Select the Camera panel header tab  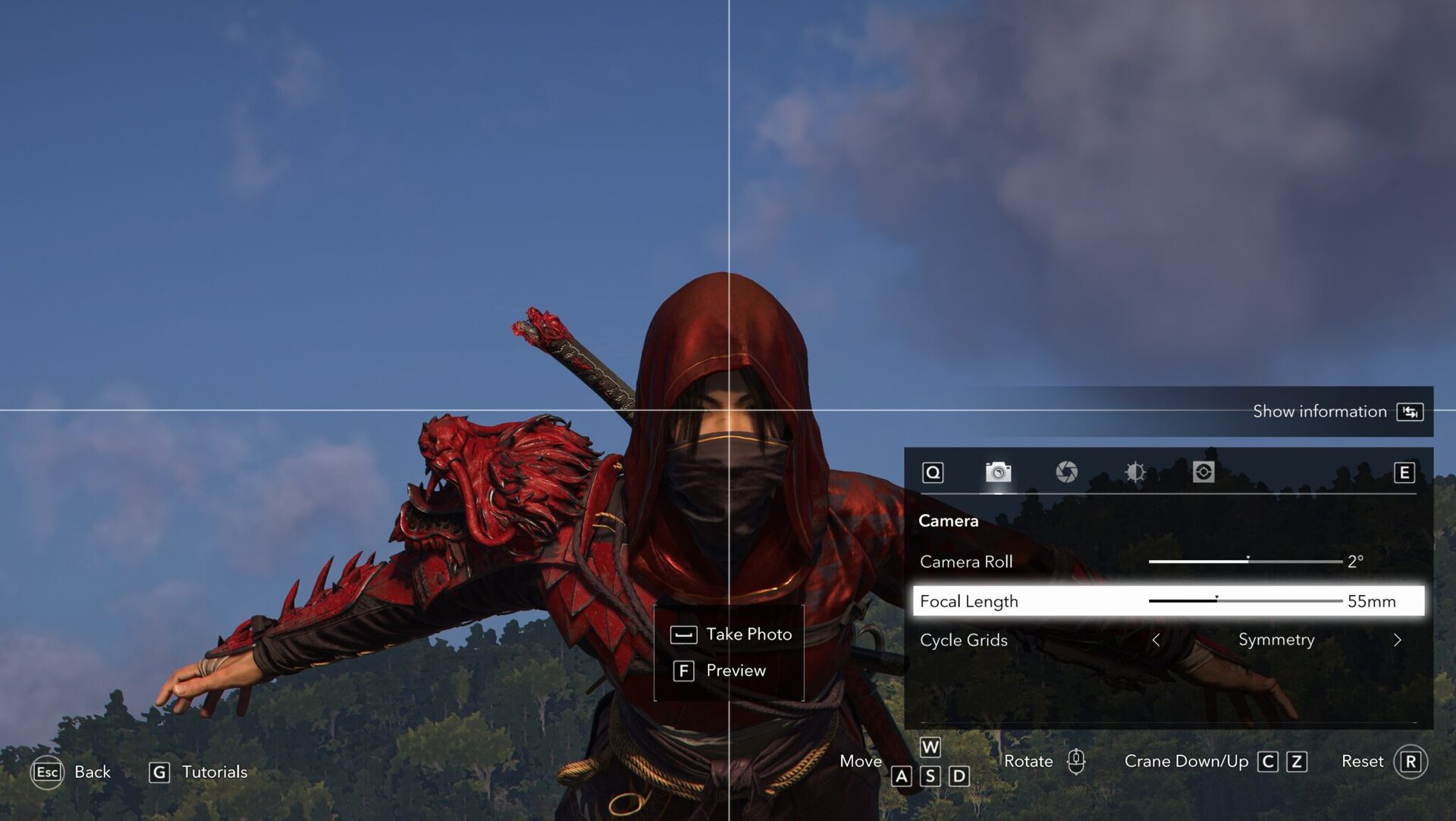(948, 521)
